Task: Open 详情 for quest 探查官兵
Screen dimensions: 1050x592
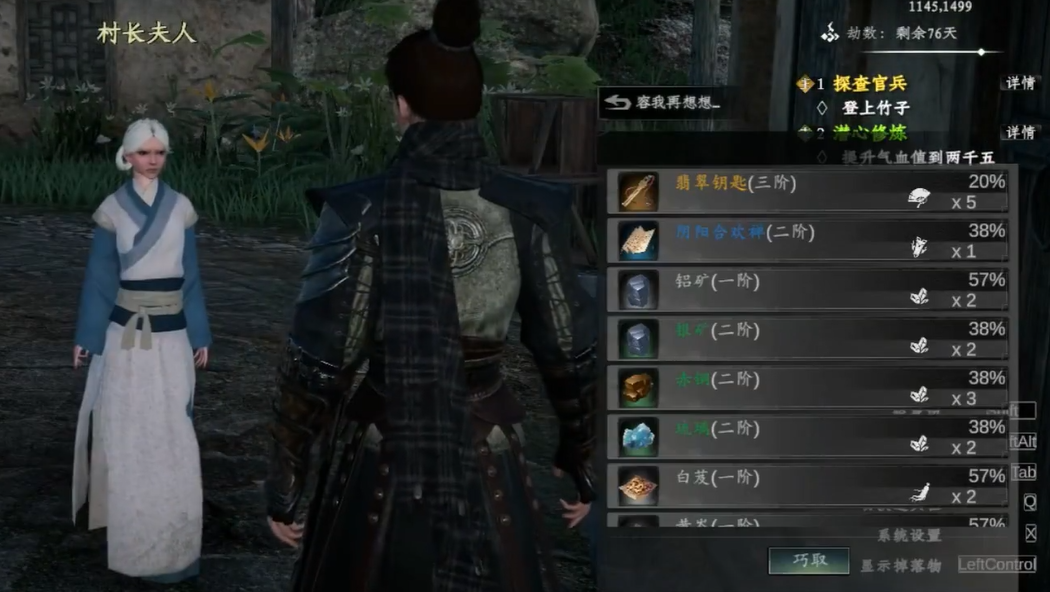Action: 1019,83
